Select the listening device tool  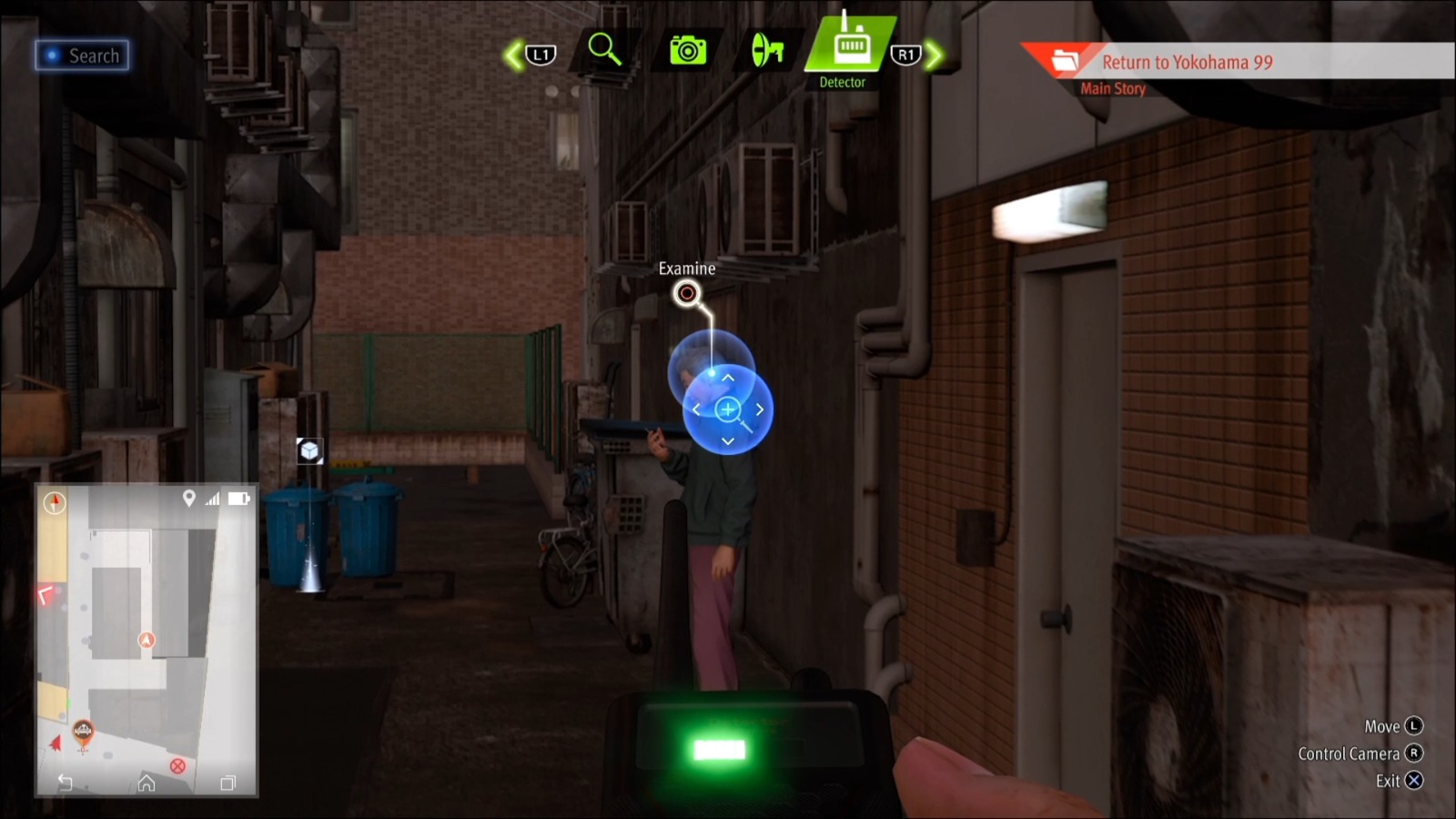click(767, 47)
